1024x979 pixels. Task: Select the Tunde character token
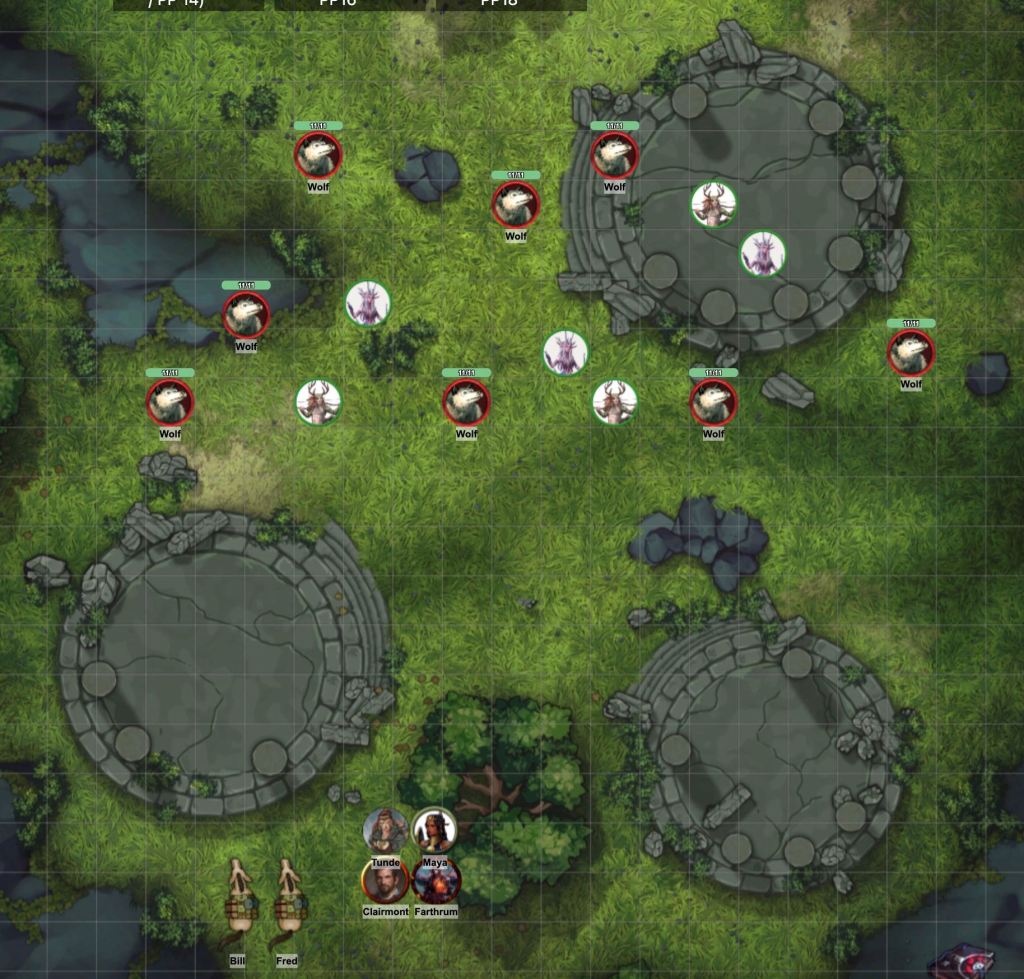tap(385, 830)
